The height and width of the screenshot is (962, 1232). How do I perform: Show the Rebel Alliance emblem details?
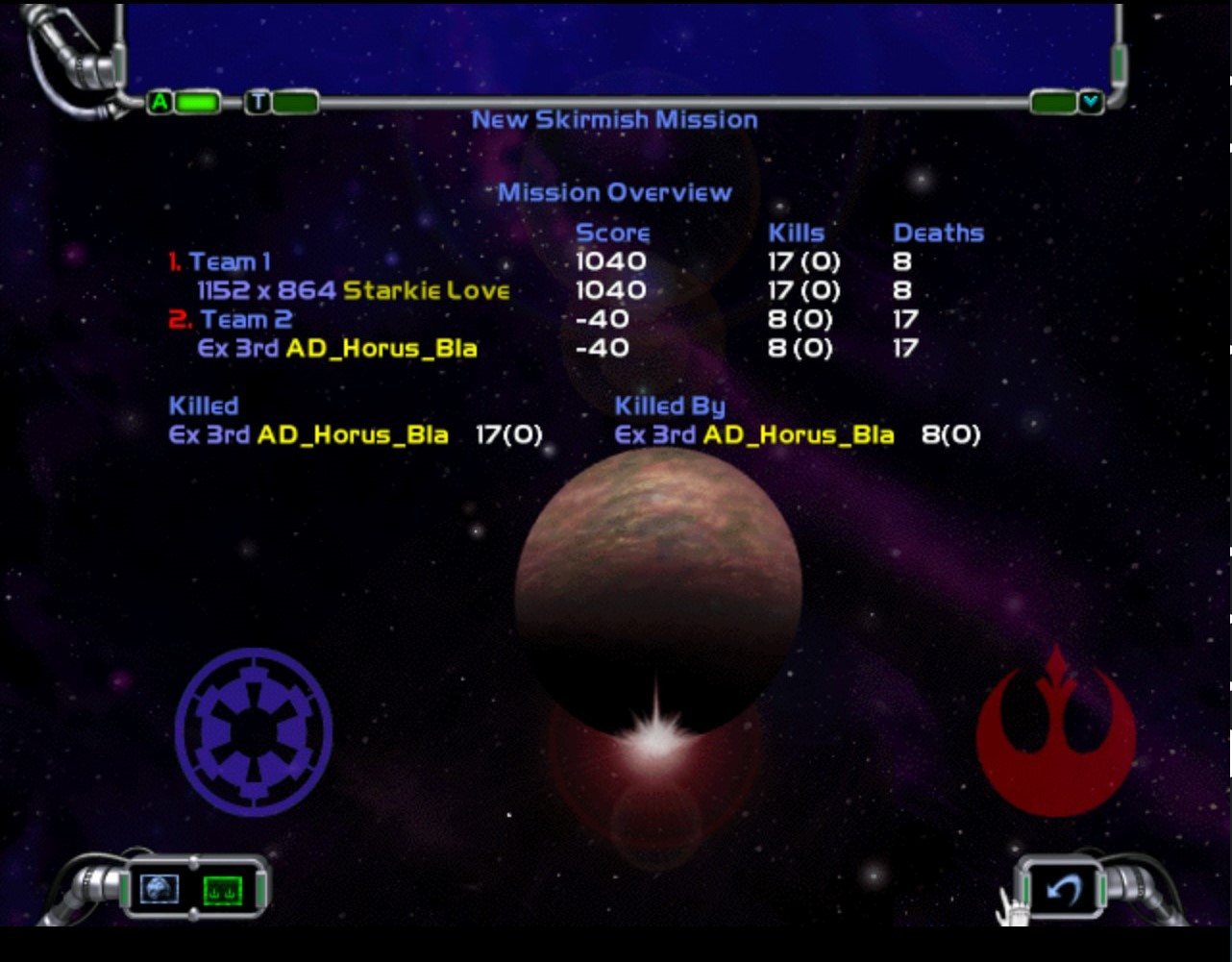[1055, 732]
